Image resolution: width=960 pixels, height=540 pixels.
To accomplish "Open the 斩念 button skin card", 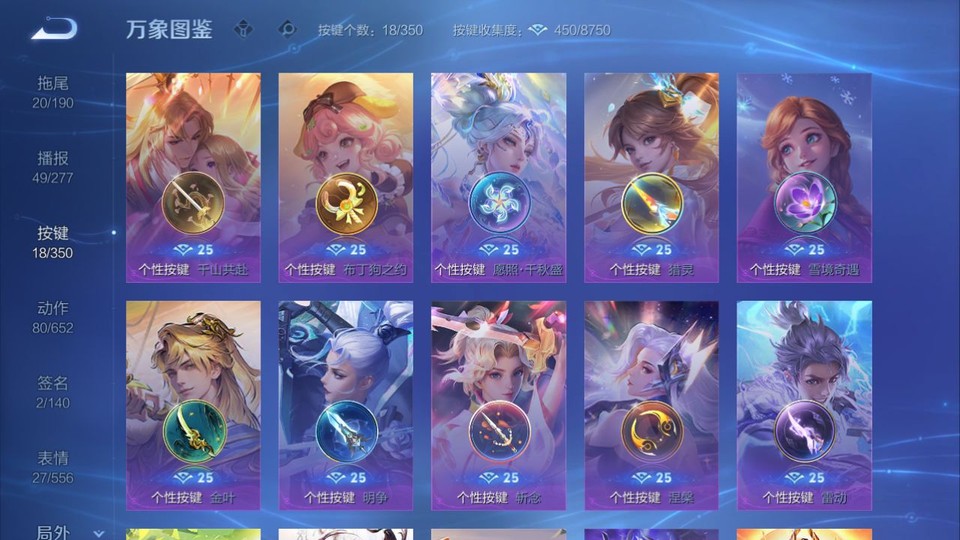I will pos(498,405).
